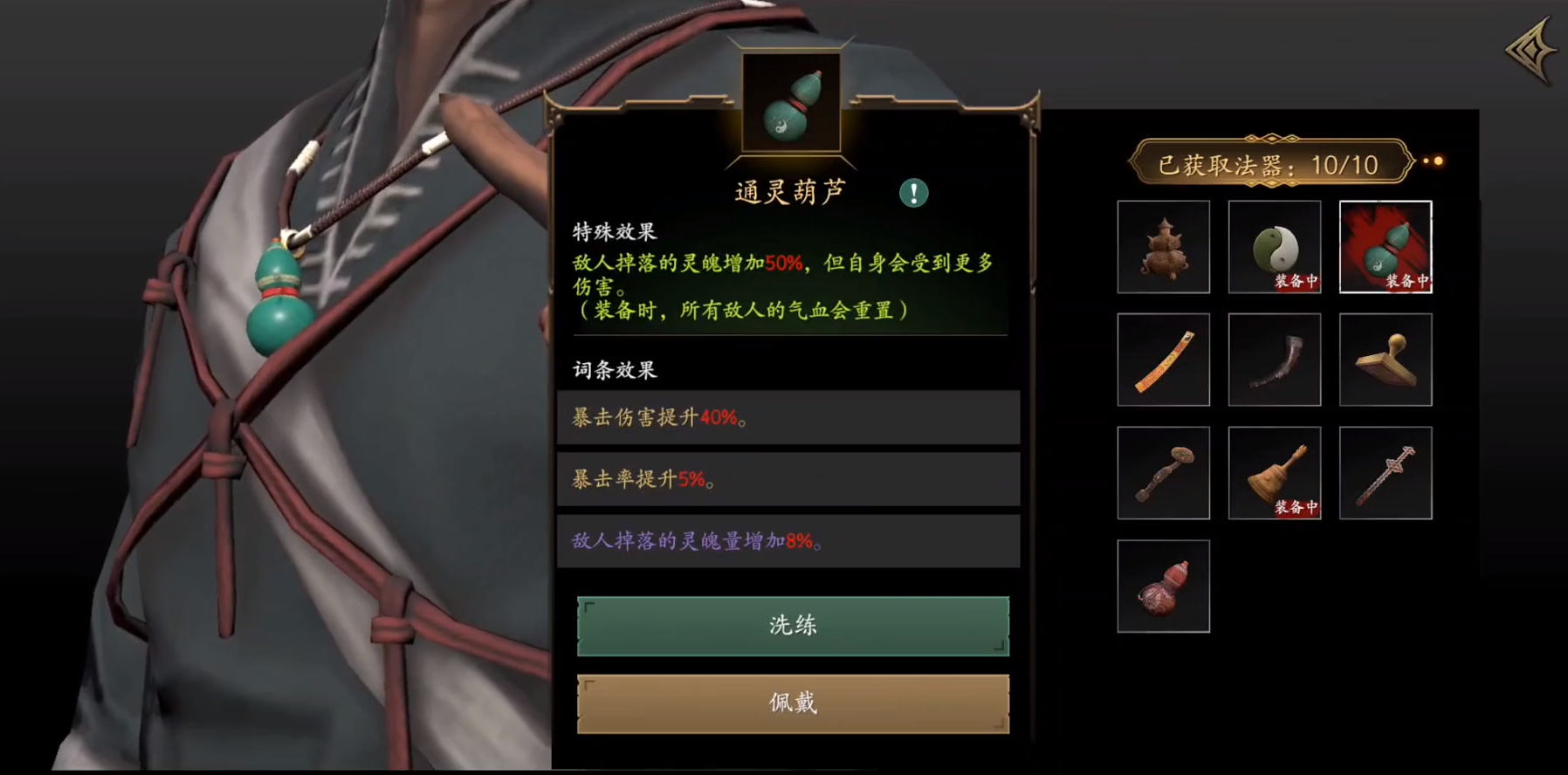Select the first page indicator dot
The width and height of the screenshot is (1568, 775).
tap(1427, 161)
